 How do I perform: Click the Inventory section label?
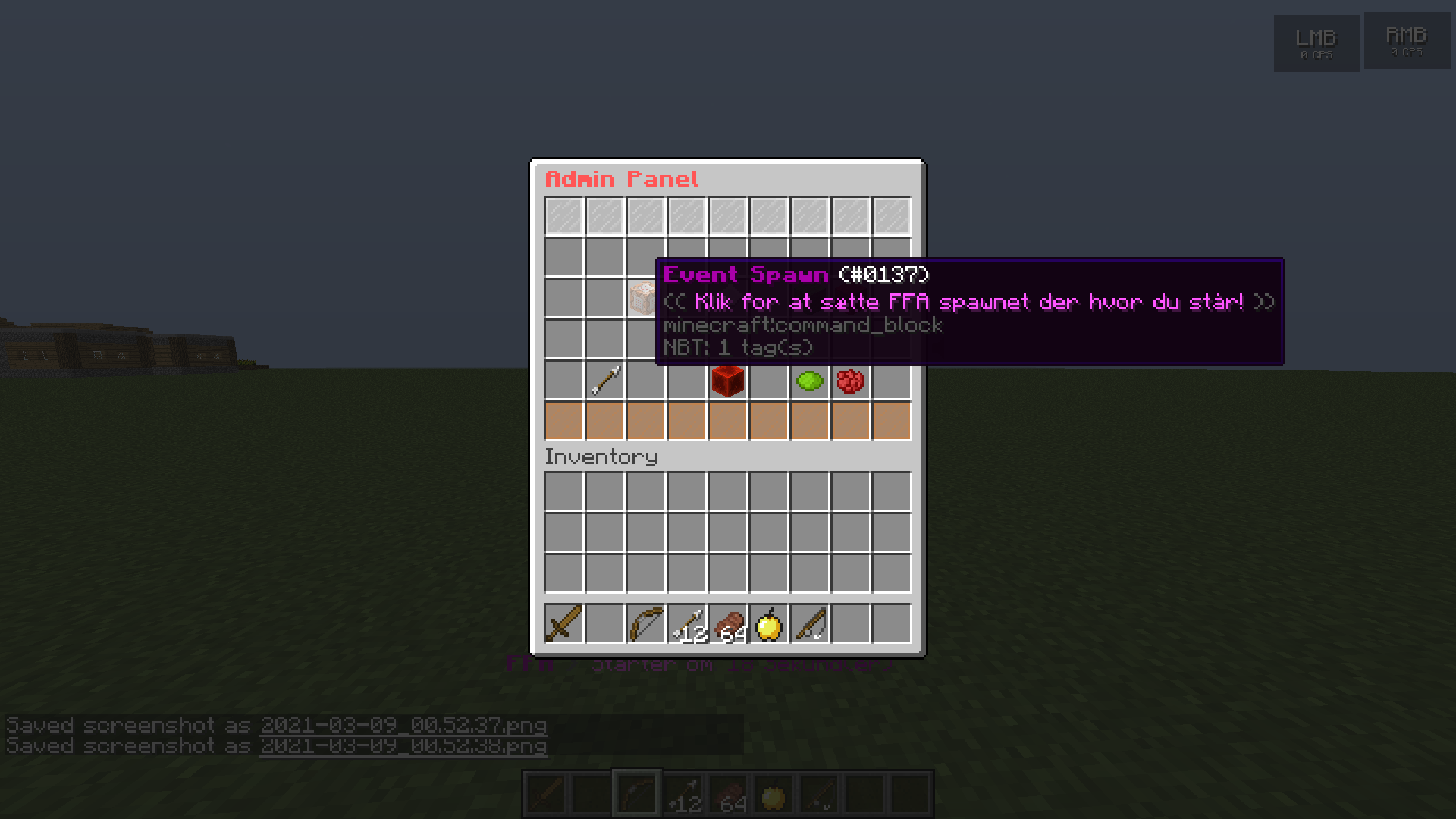click(x=601, y=456)
